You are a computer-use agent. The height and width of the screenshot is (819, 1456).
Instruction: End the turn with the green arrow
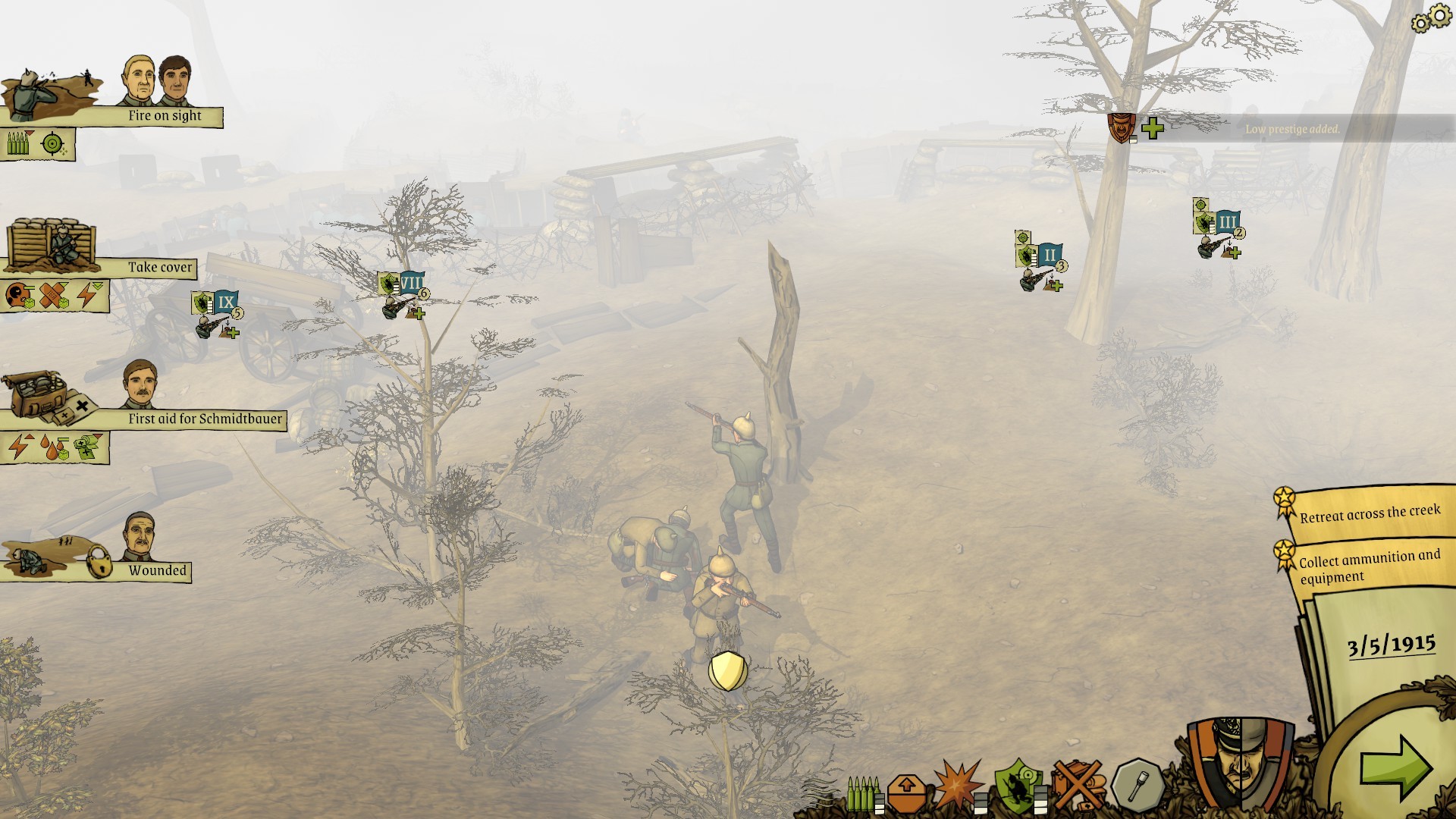1395,767
